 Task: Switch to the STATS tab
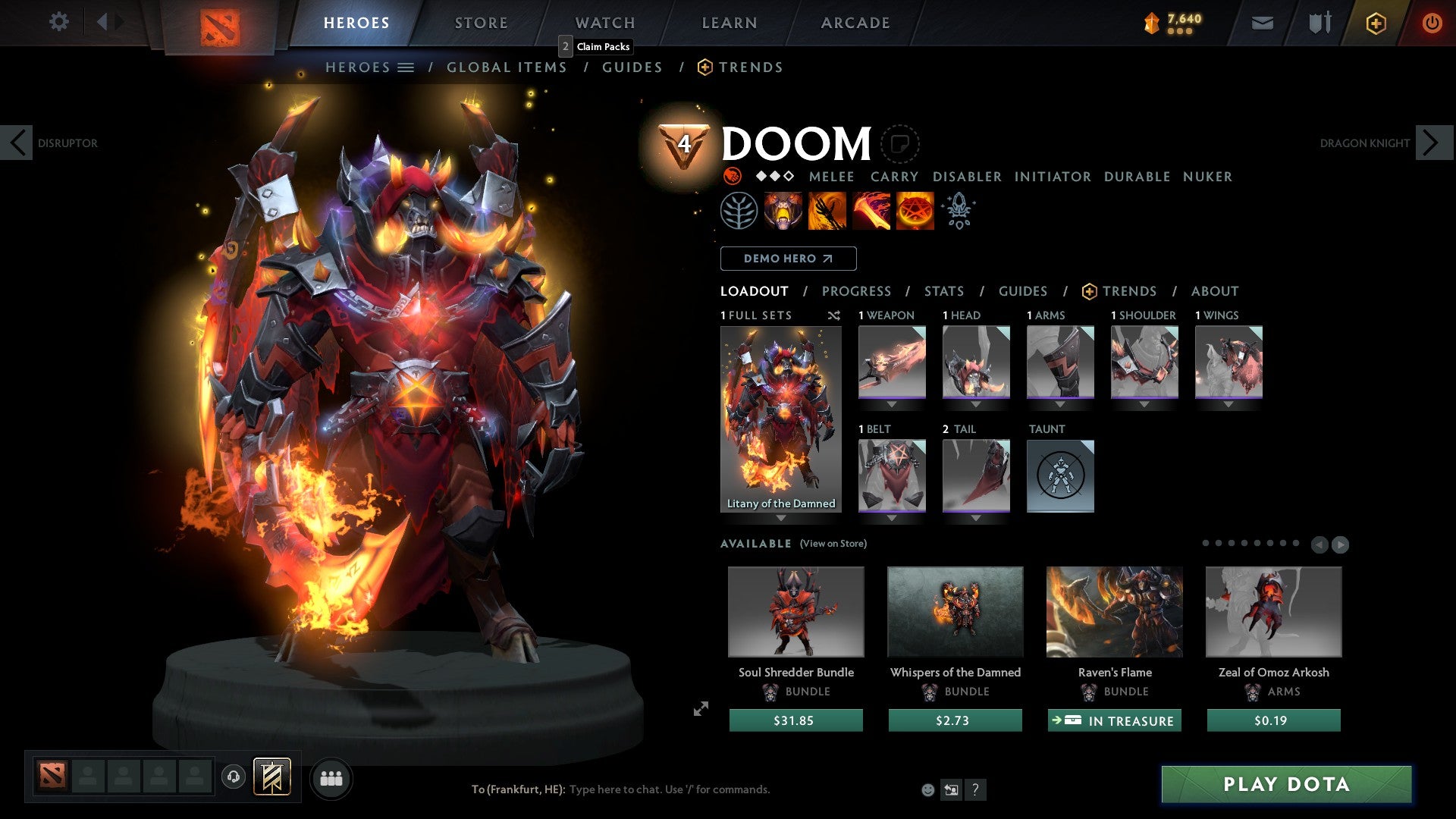pos(943,290)
